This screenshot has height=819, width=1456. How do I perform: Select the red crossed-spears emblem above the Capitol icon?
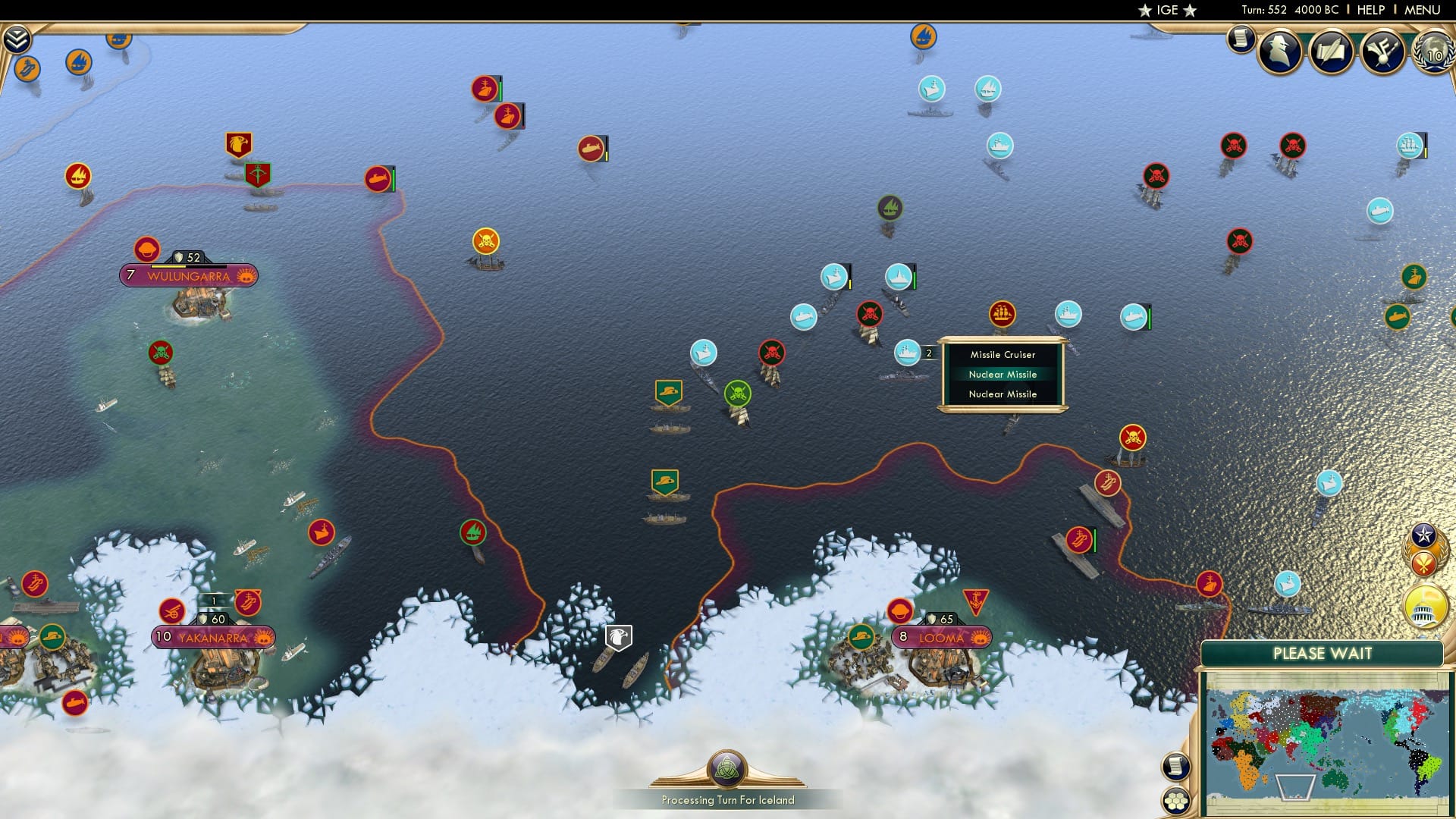click(1423, 563)
